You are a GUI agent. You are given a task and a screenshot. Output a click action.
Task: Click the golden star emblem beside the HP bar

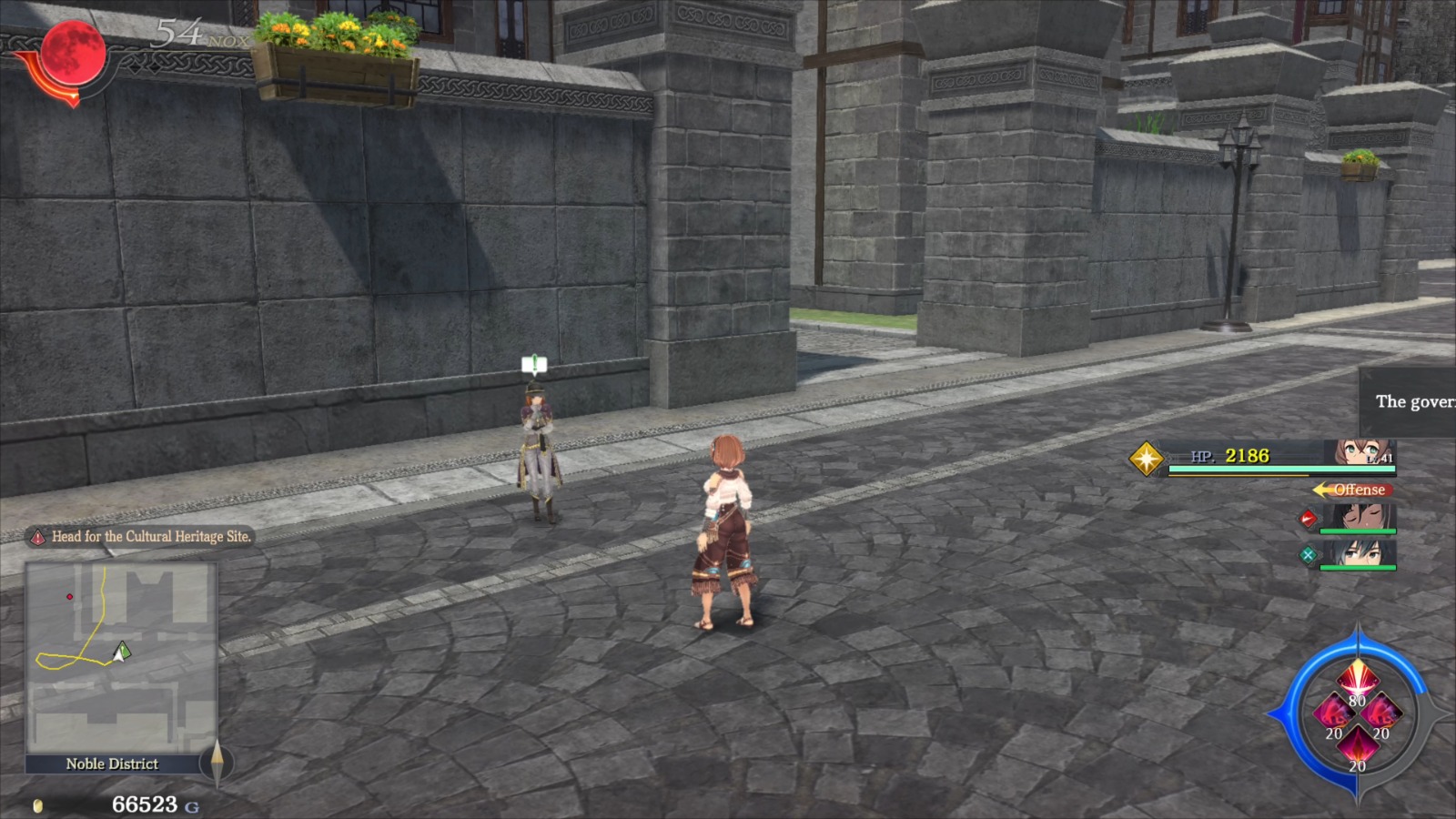1148,460
